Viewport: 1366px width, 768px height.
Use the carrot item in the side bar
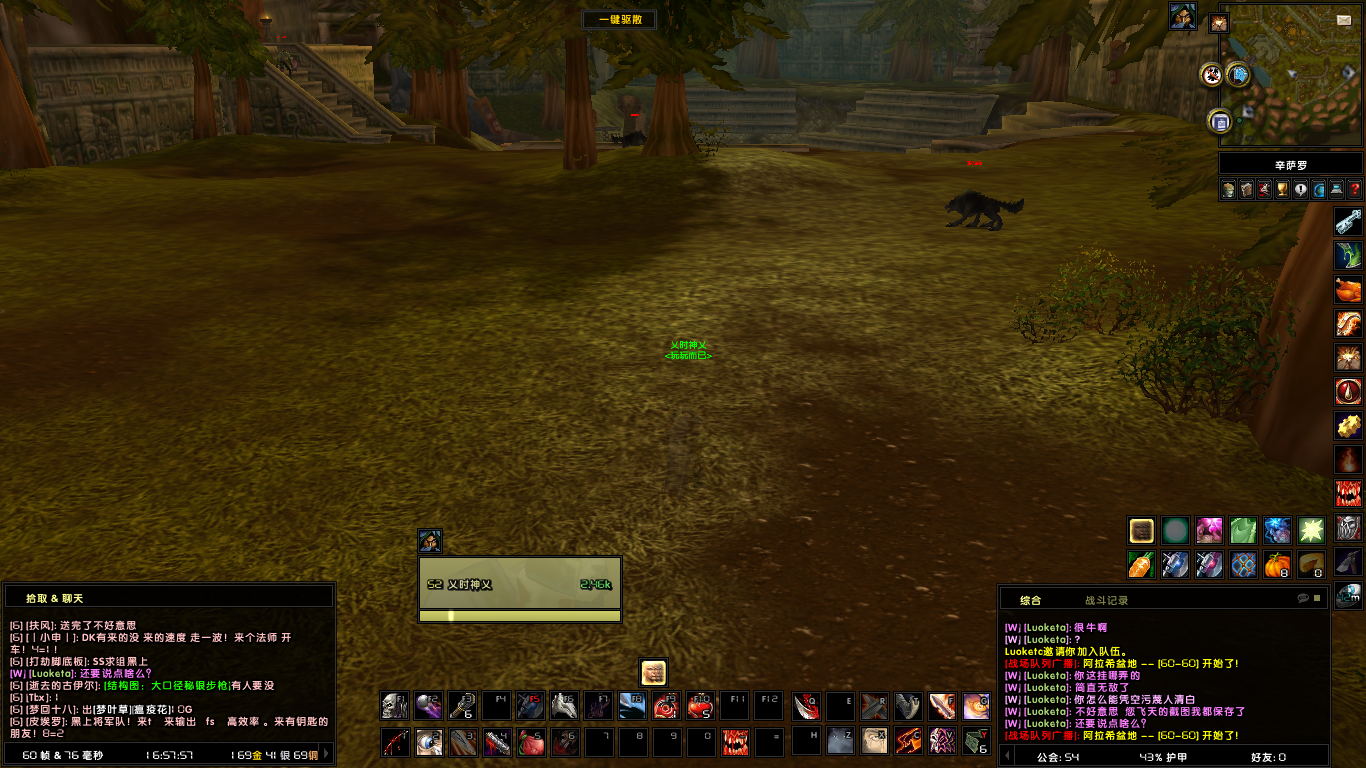tap(1141, 565)
